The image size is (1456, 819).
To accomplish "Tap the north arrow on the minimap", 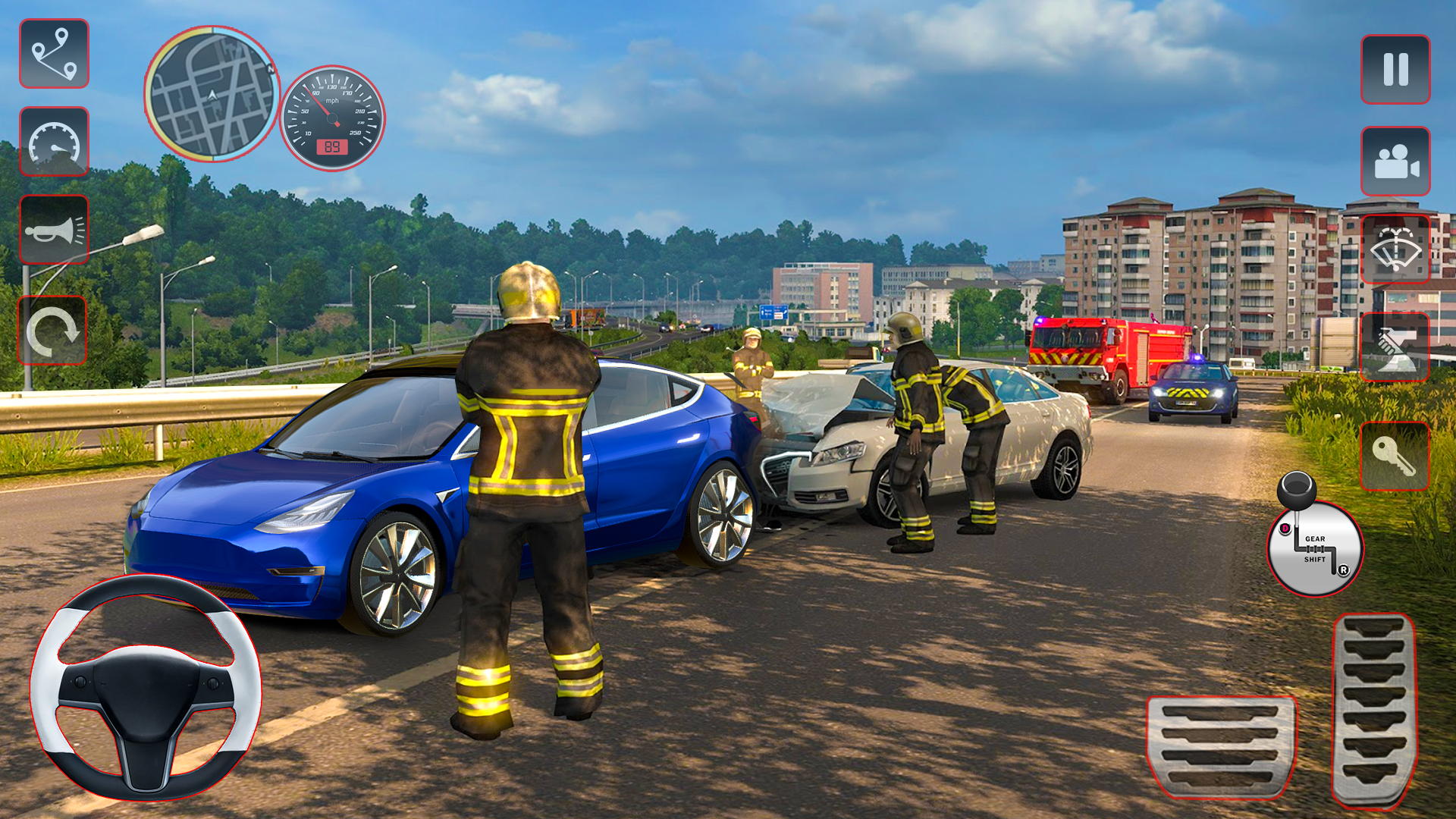I will click(x=271, y=69).
